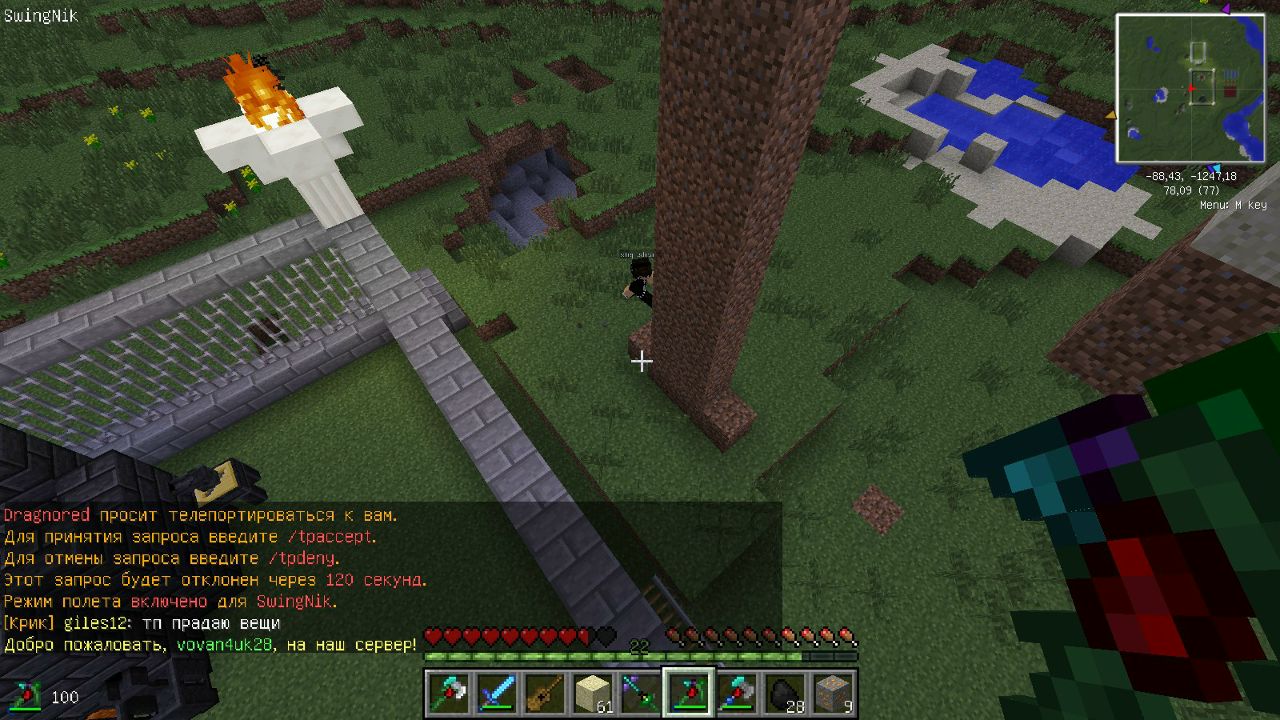Click the orange waypoint arrow beside the minimap
Screen dimensions: 1280x720
pos(1110,116)
